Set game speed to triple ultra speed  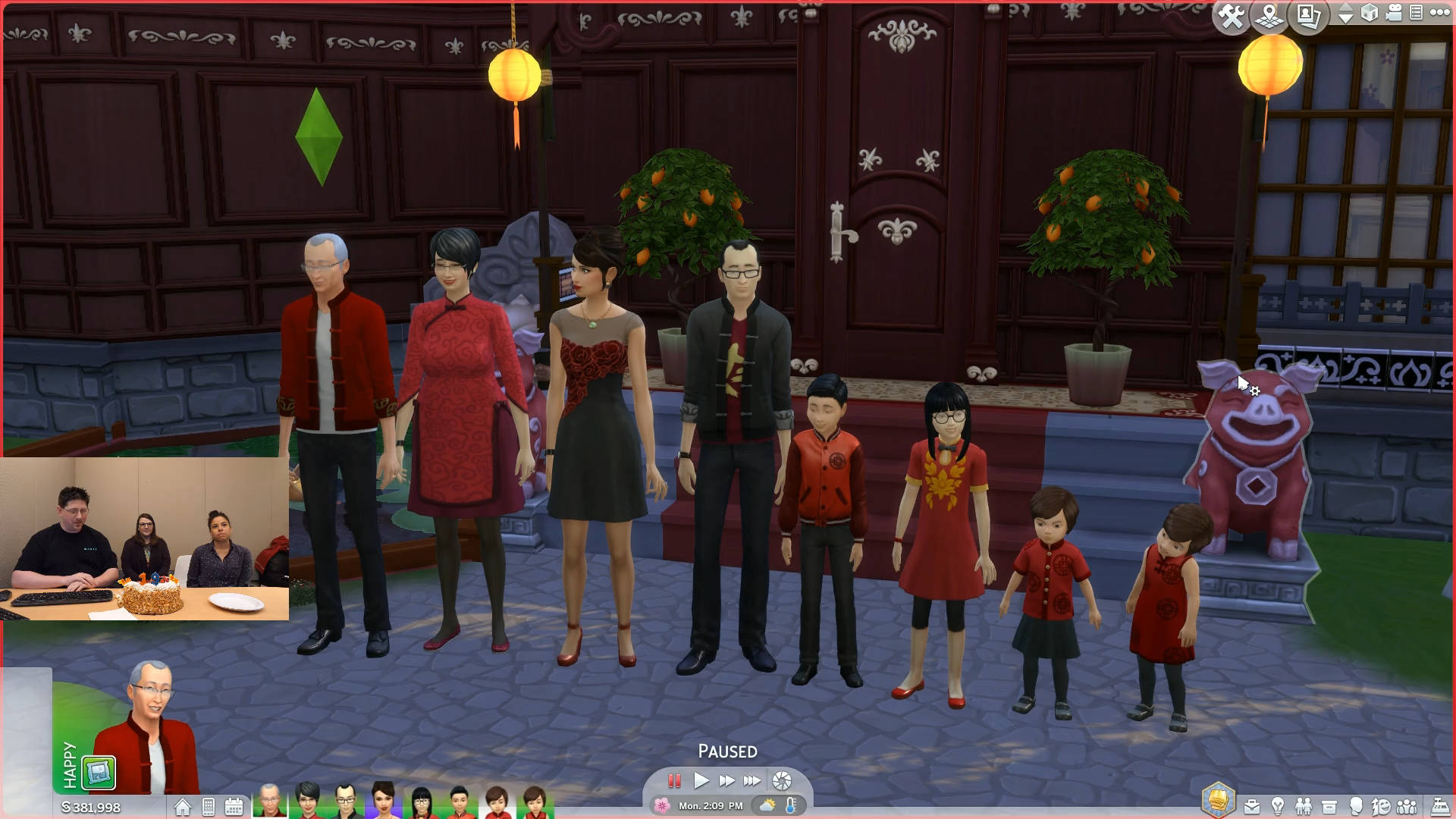click(752, 780)
